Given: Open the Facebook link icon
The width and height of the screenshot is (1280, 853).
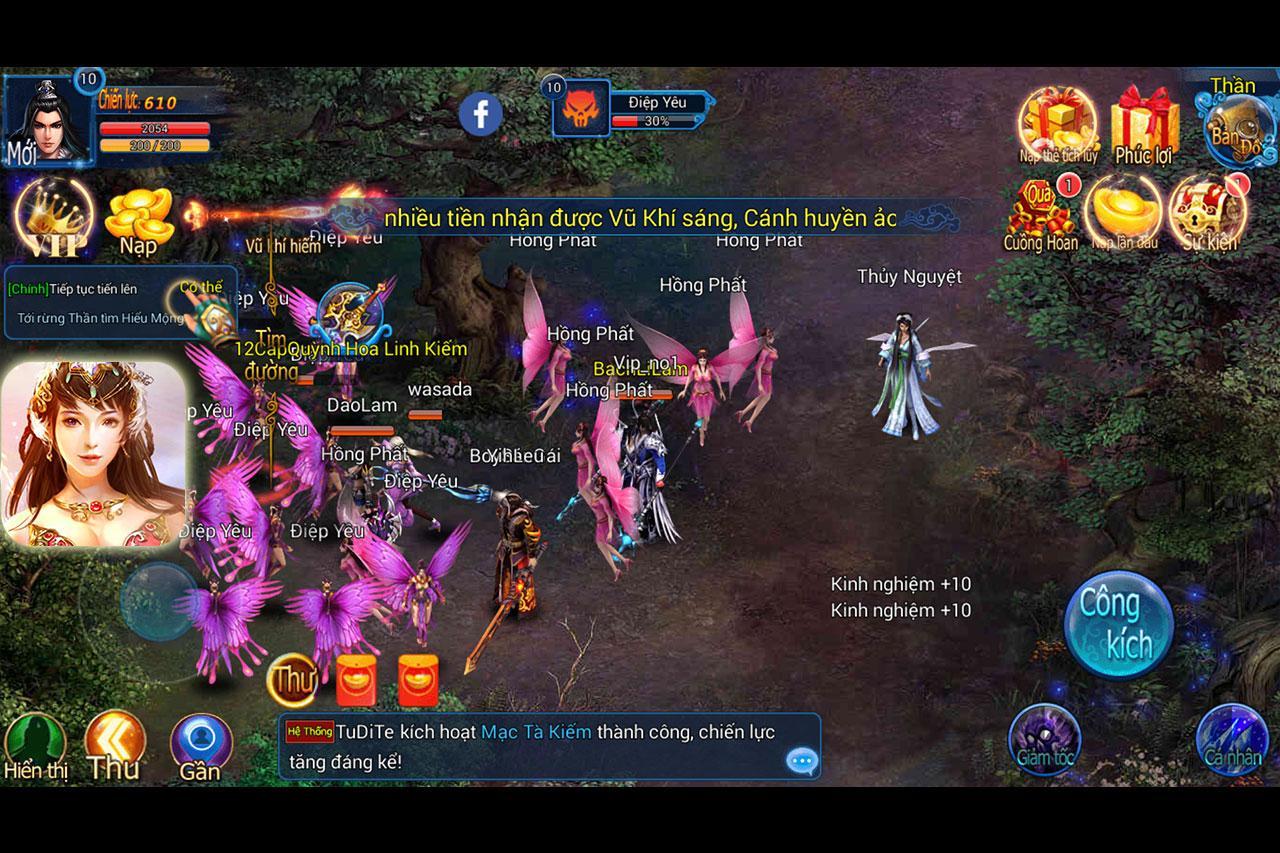Looking at the screenshot, I should point(480,115).
